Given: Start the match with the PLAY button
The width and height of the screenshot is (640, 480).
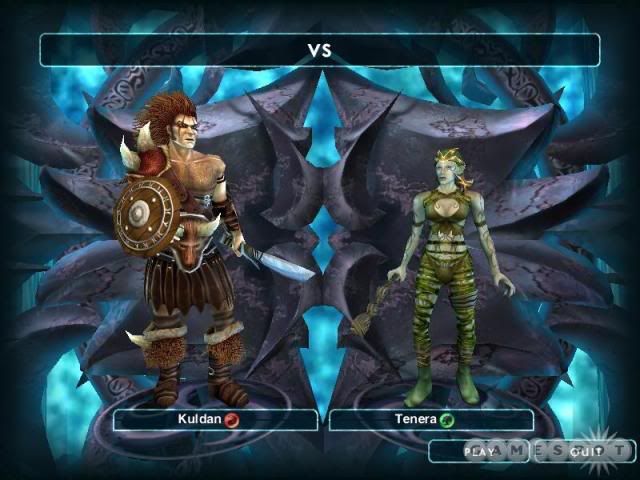Looking at the screenshot, I should point(479,451).
